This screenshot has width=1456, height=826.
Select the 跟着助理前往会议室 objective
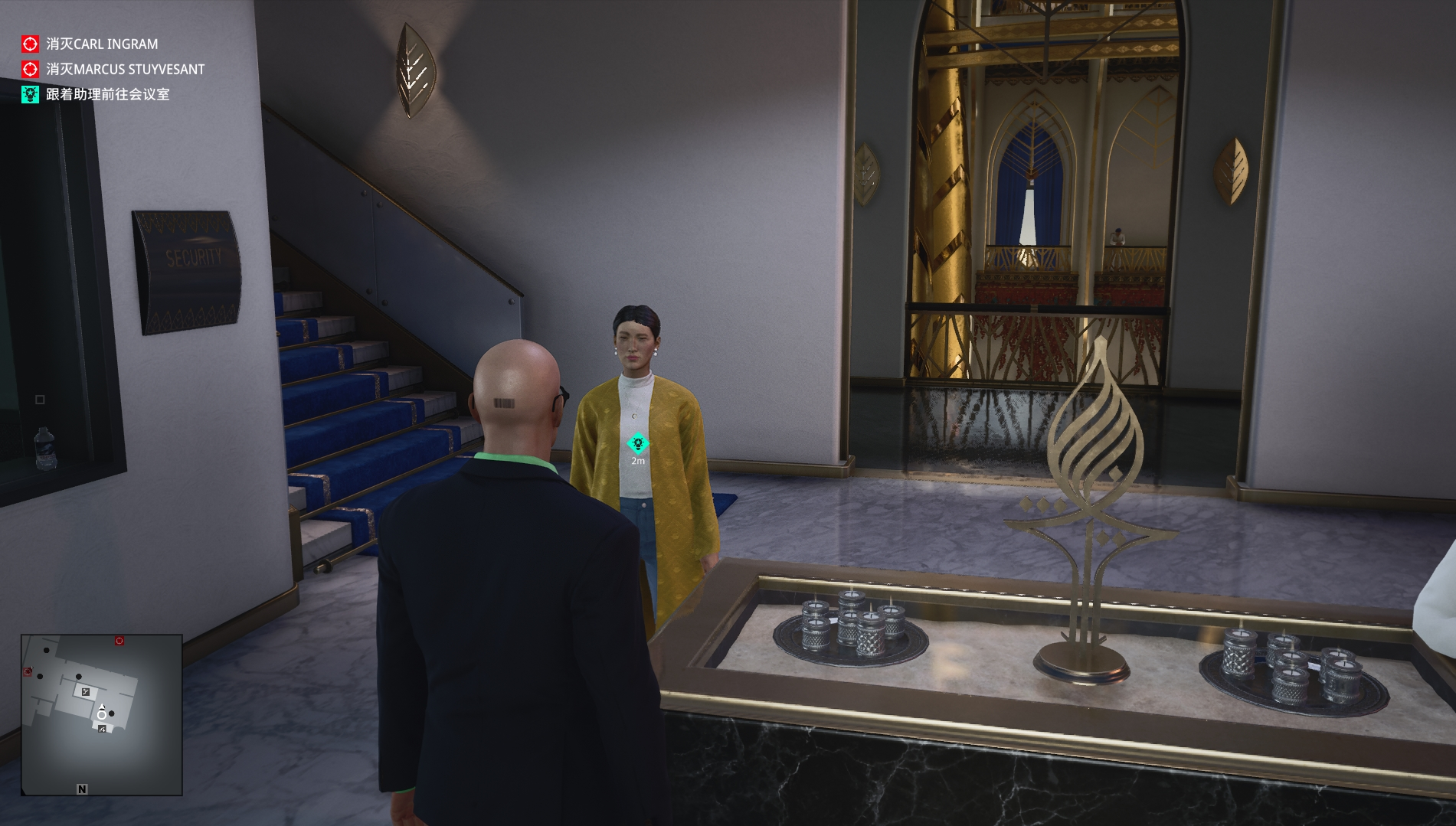pos(107,95)
